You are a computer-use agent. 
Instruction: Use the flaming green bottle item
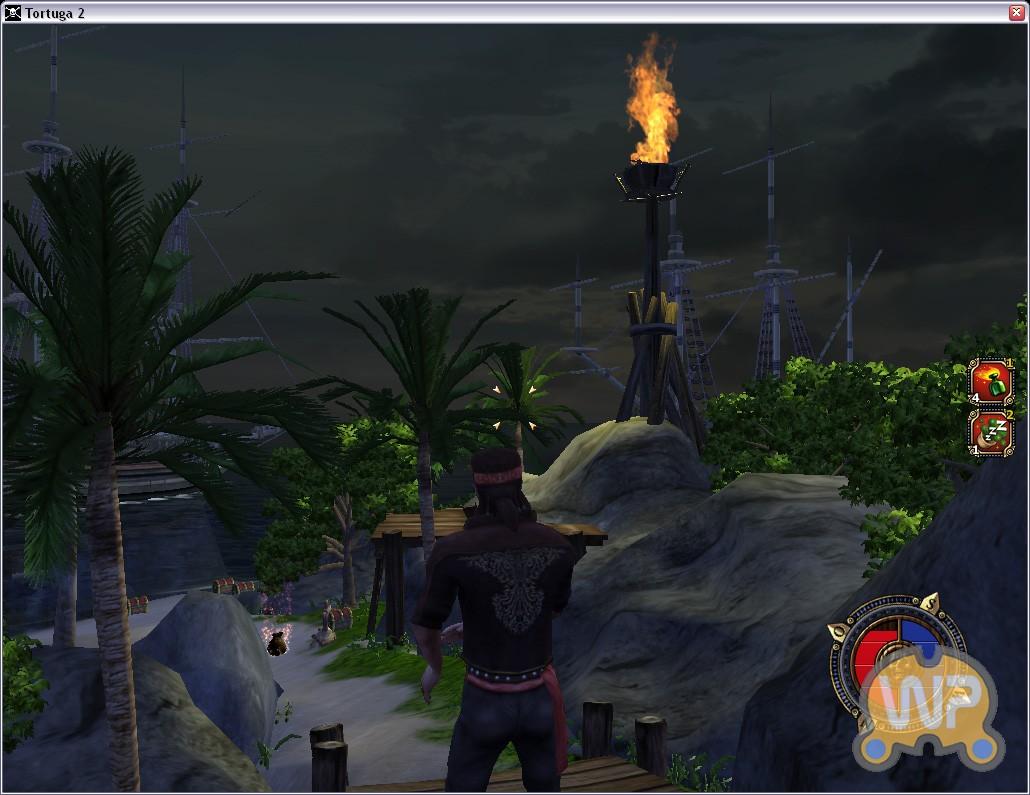click(992, 382)
